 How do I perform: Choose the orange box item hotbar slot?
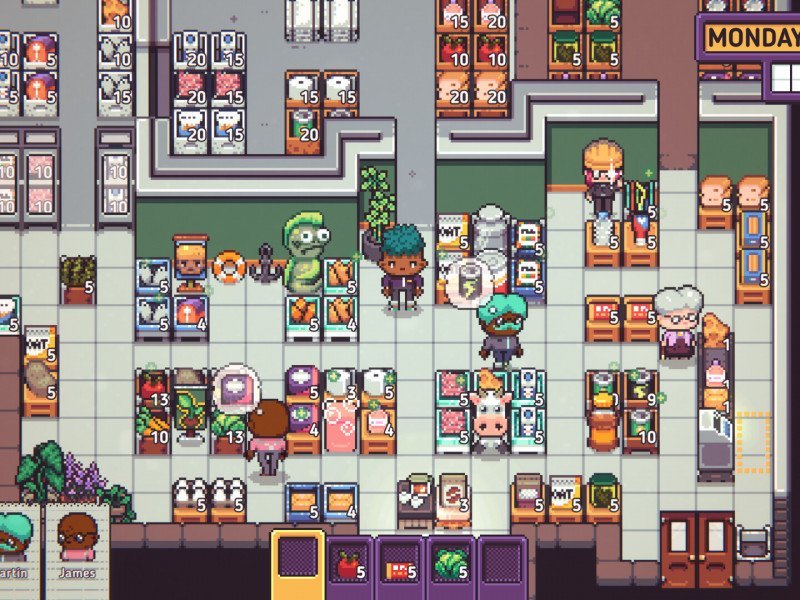pos(400,566)
